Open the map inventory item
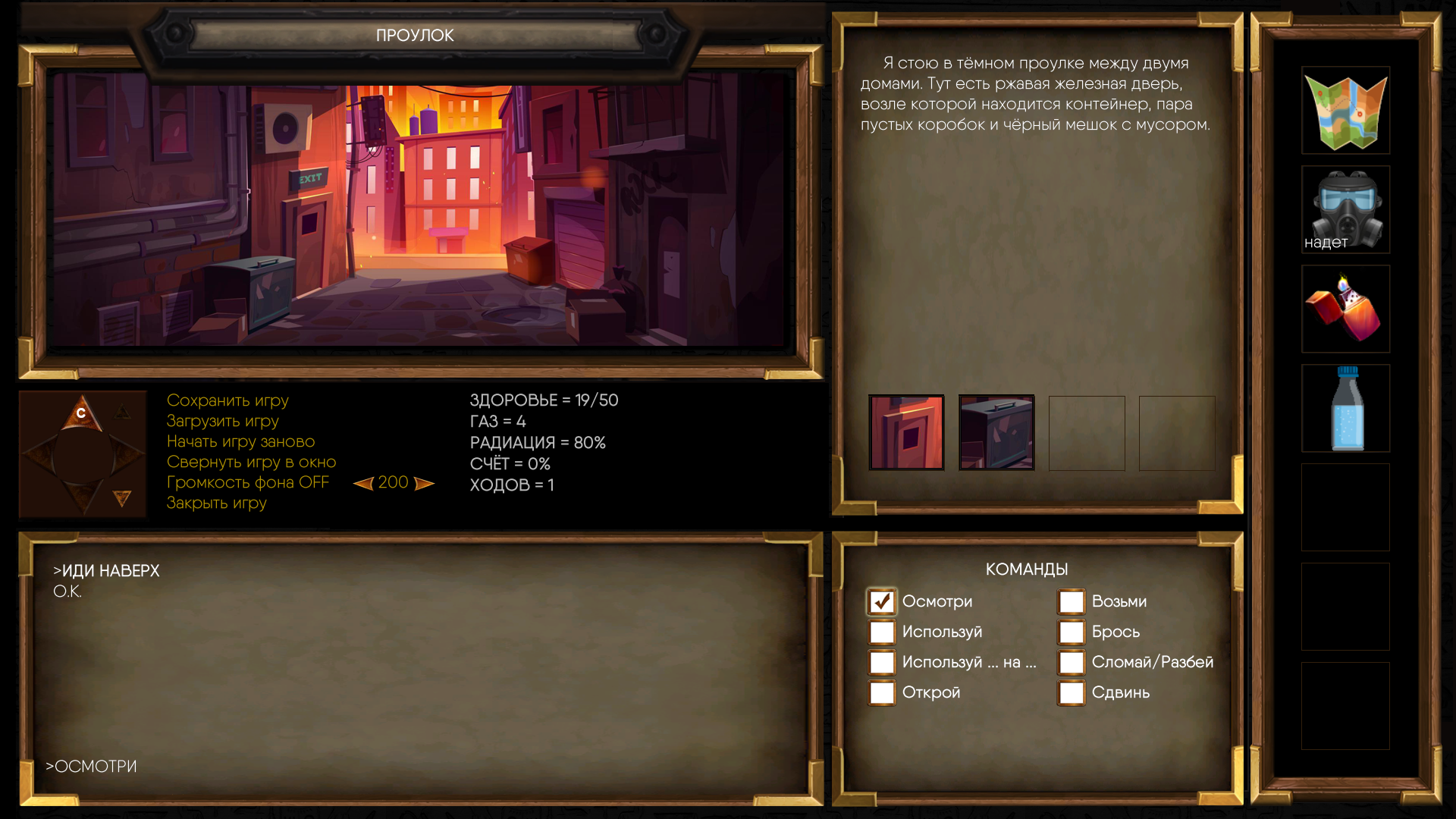Viewport: 1456px width, 819px height. (x=1346, y=111)
